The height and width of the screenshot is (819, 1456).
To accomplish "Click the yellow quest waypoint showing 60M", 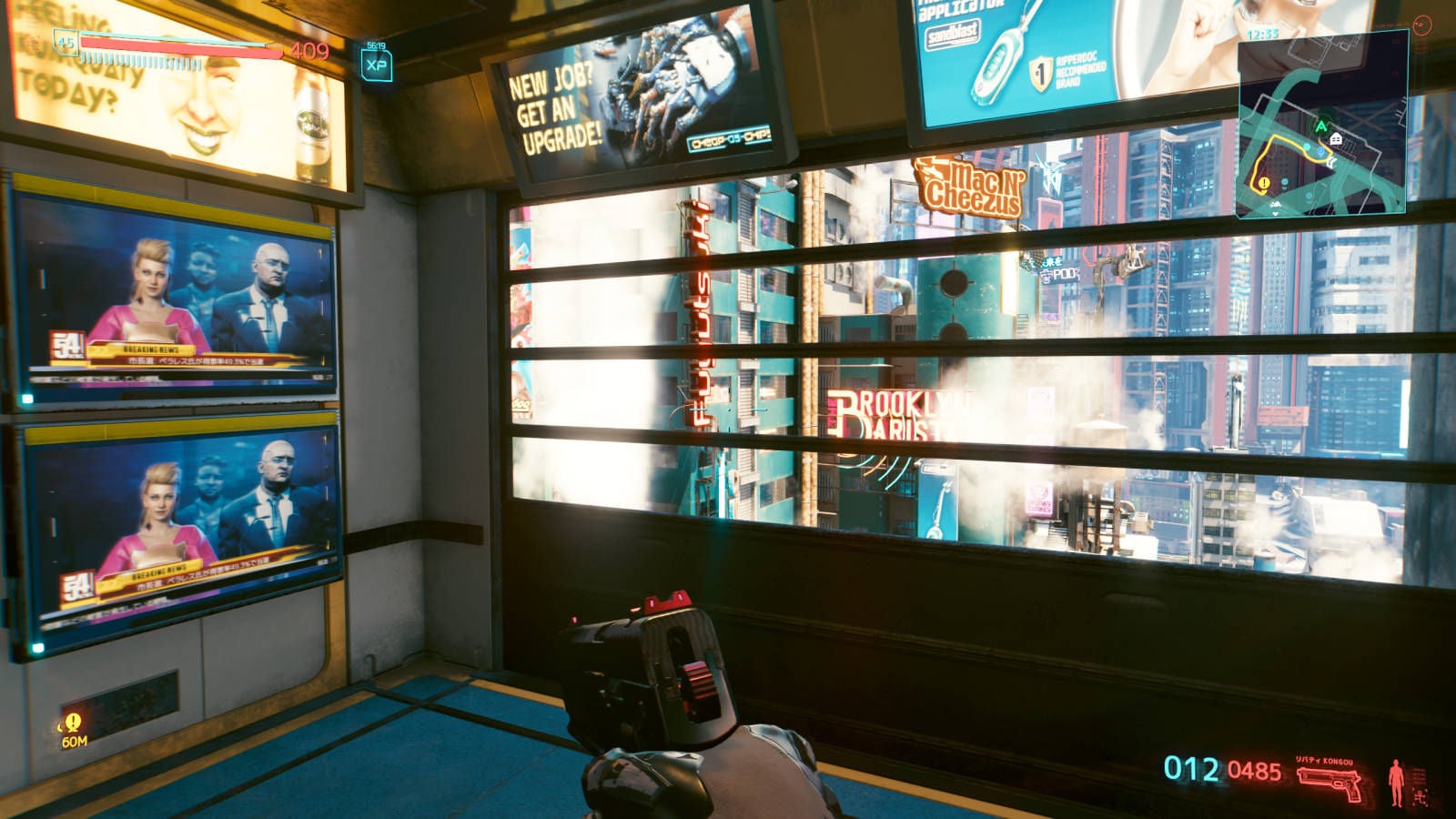I will tap(73, 723).
